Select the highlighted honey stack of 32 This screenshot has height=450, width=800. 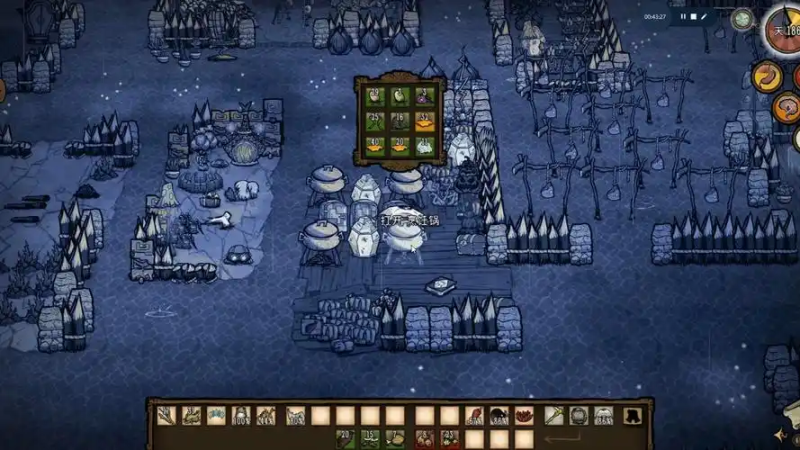(425, 122)
